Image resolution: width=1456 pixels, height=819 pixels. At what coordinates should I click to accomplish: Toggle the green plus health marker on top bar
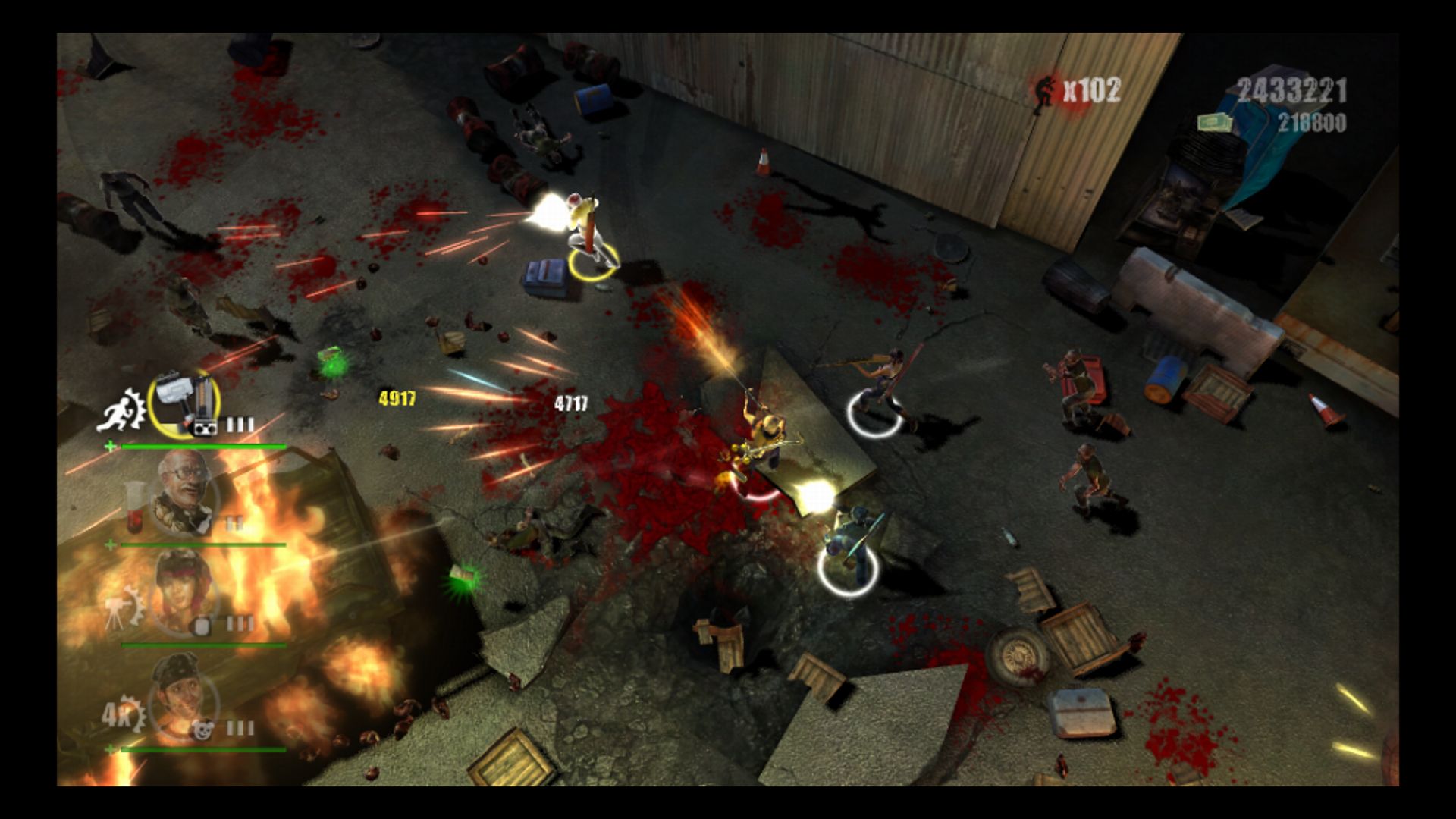tap(111, 446)
